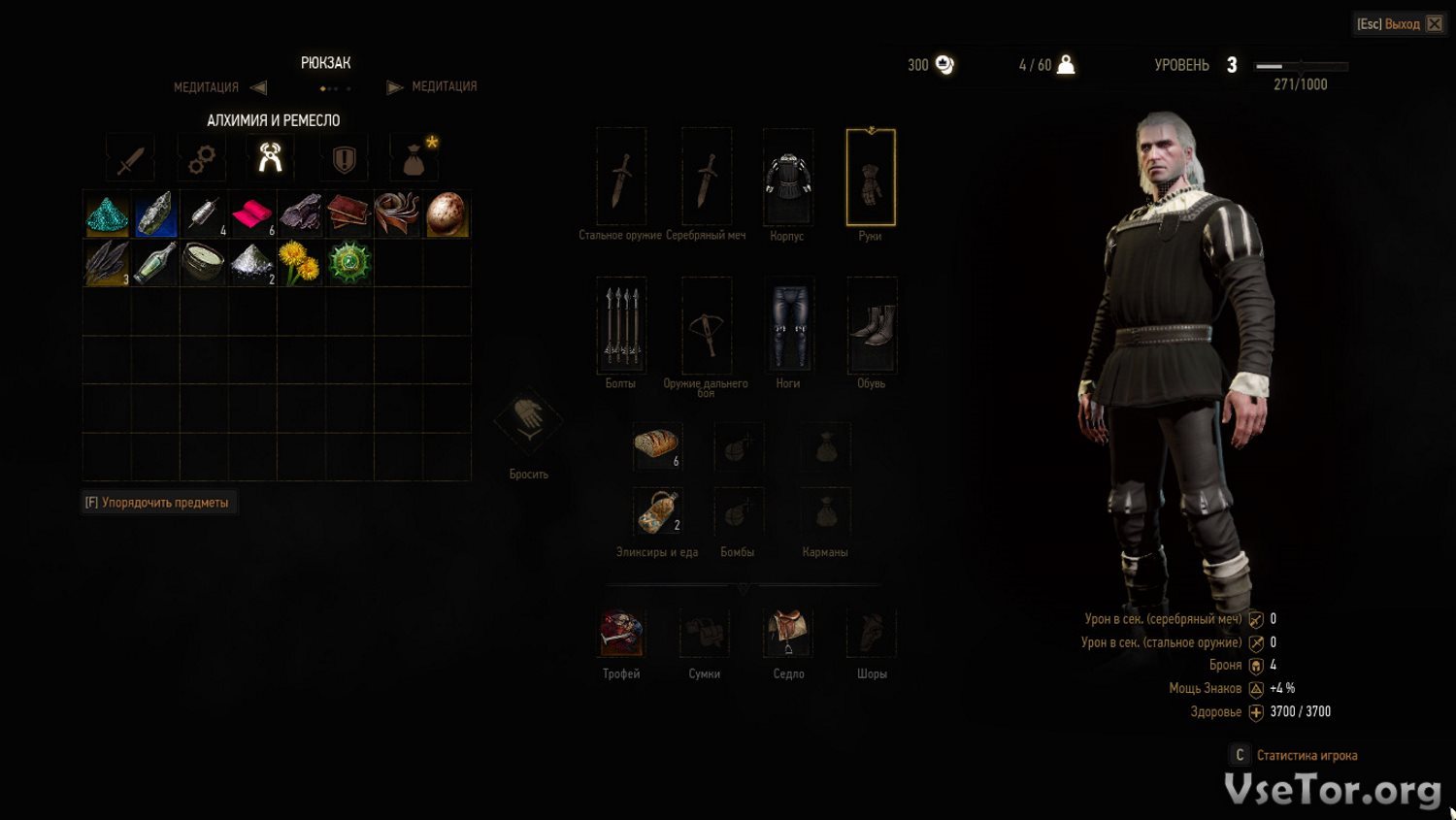Choose the yellow flowers ingredient

coord(300,263)
